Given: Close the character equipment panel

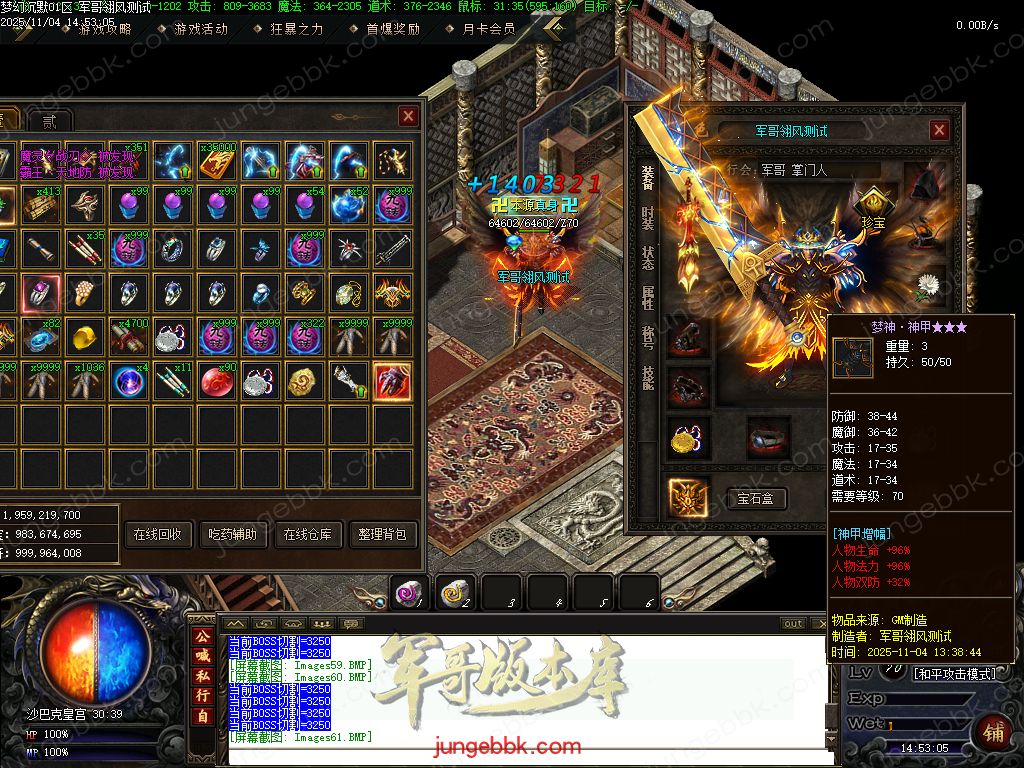Looking at the screenshot, I should click(x=939, y=130).
